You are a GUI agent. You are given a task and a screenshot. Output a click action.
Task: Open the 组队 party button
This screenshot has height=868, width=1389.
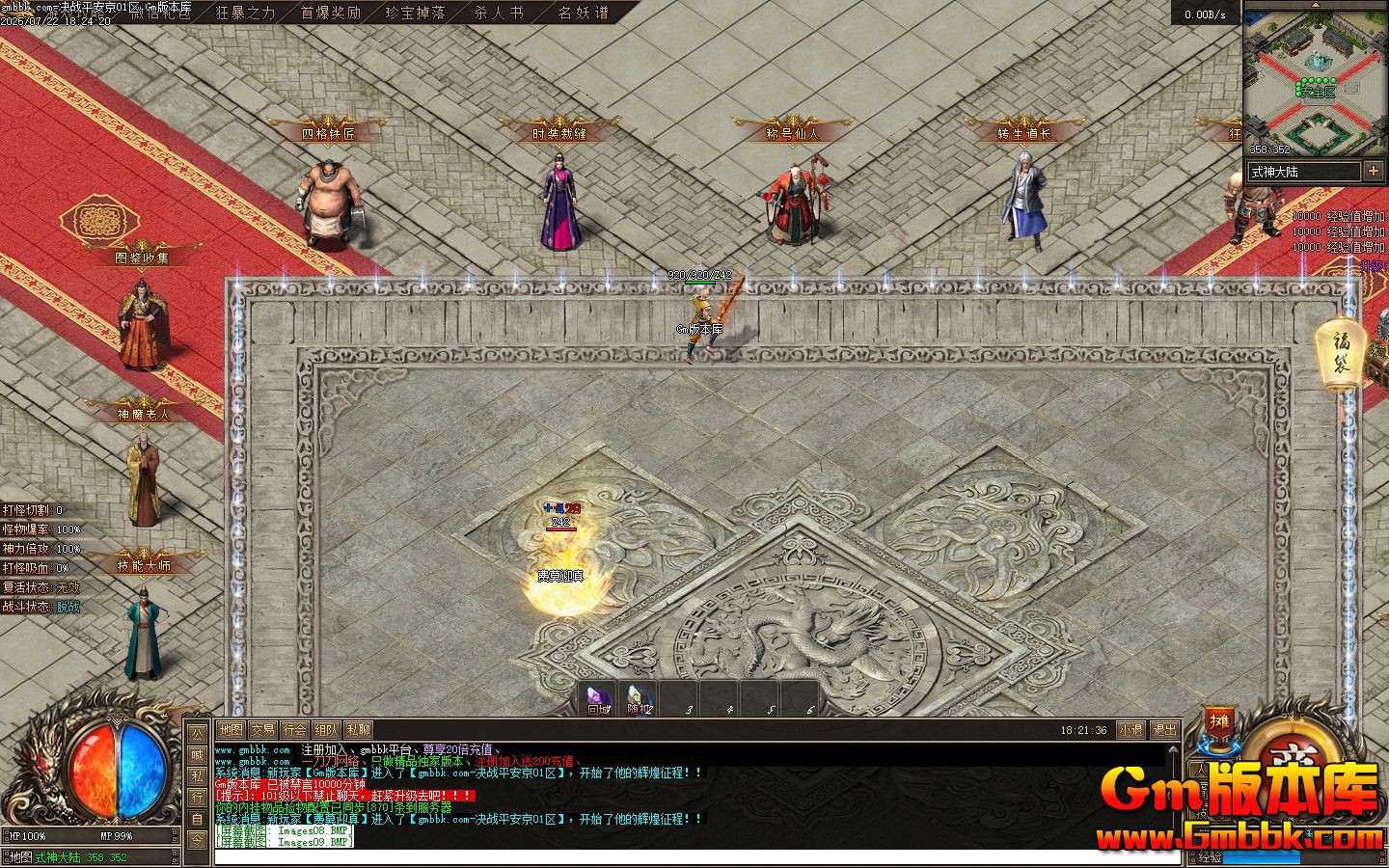(326, 730)
